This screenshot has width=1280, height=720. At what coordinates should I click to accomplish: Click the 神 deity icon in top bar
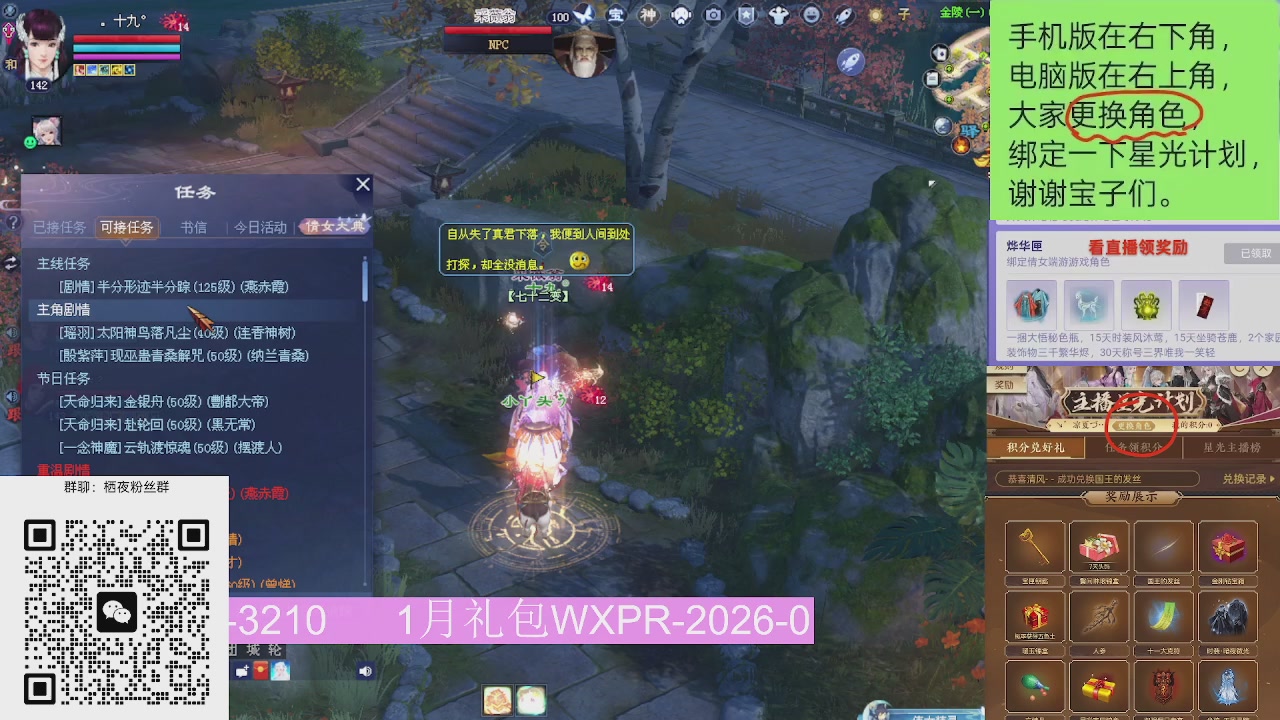(650, 14)
